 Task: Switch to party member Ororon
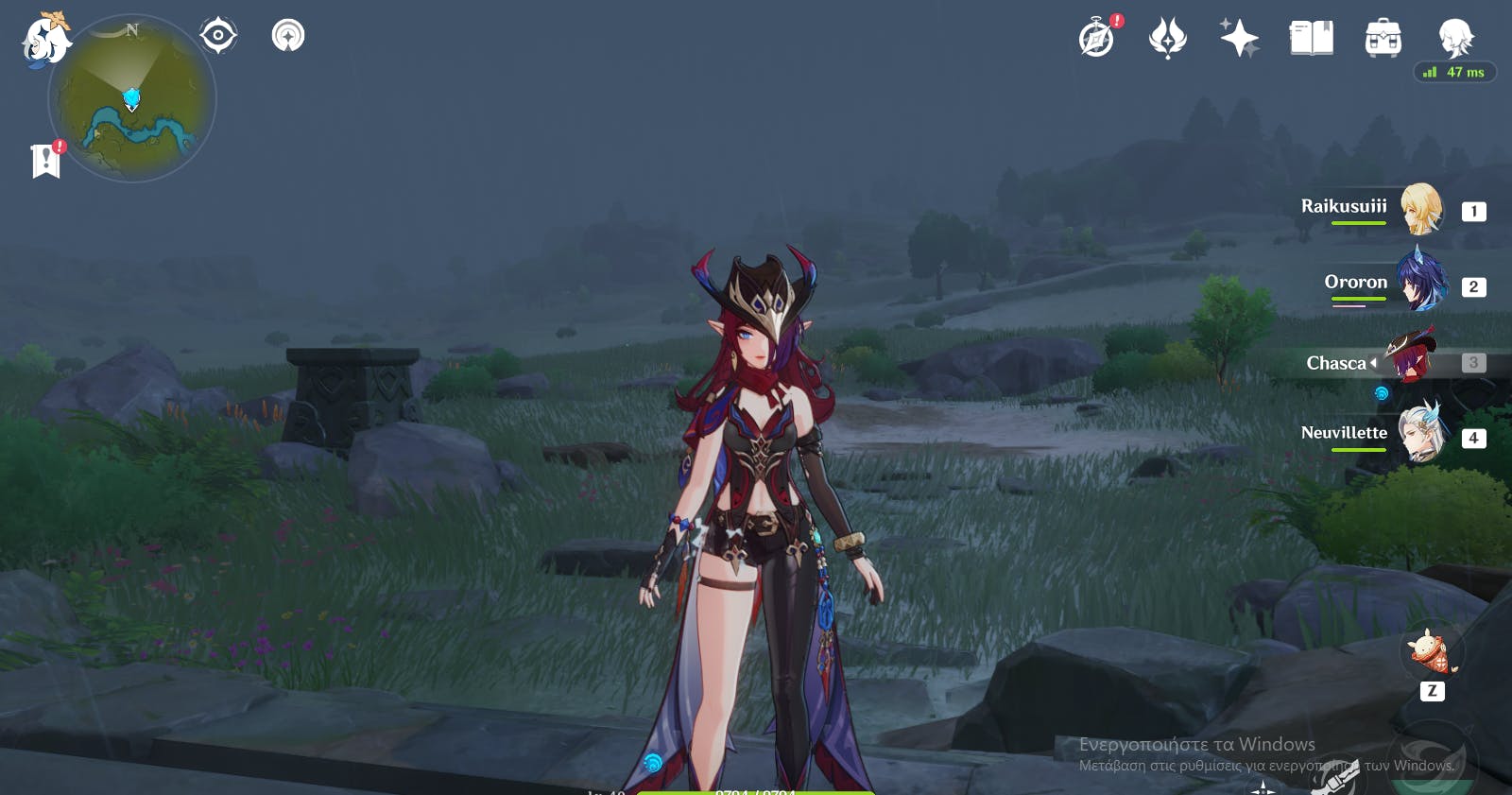pos(1419,283)
